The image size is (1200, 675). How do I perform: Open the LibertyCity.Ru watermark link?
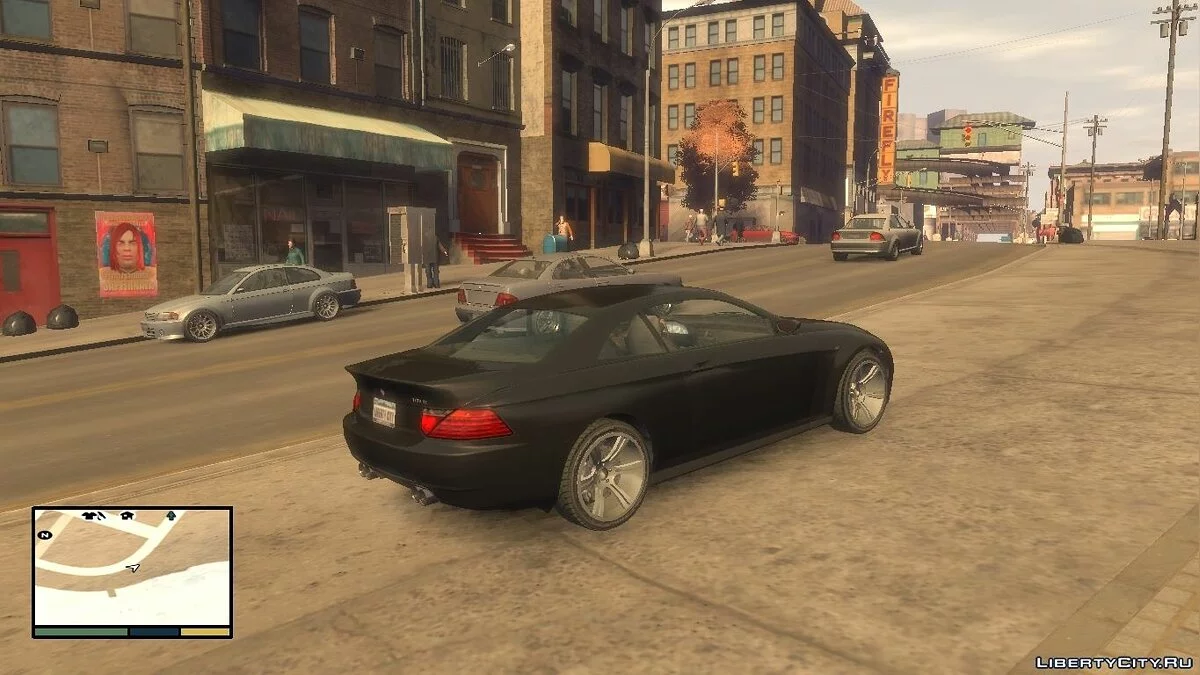point(1113,662)
